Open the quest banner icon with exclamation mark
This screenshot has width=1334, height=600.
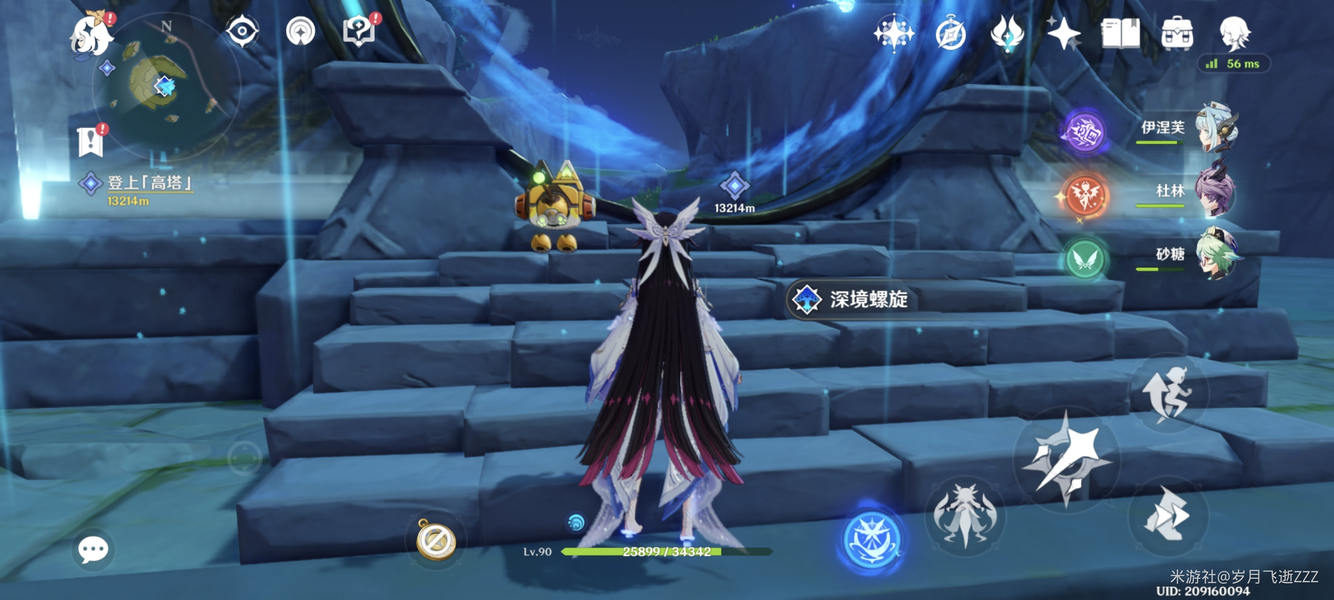[91, 141]
